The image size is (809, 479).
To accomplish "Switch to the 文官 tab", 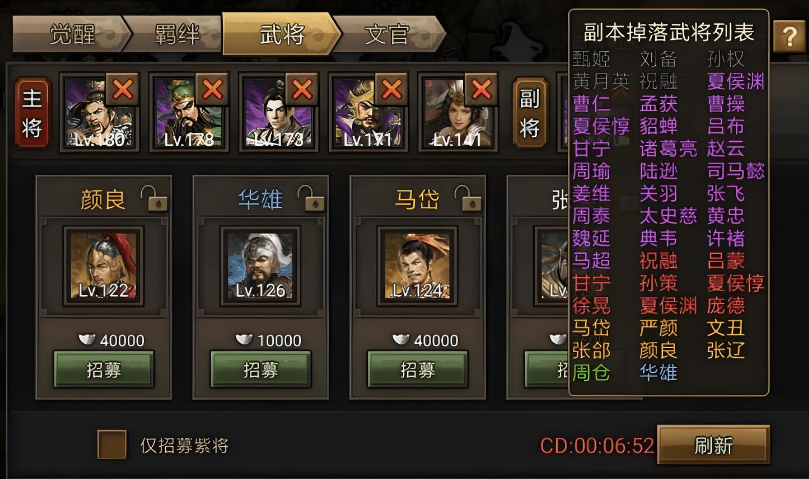I will [x=386, y=36].
